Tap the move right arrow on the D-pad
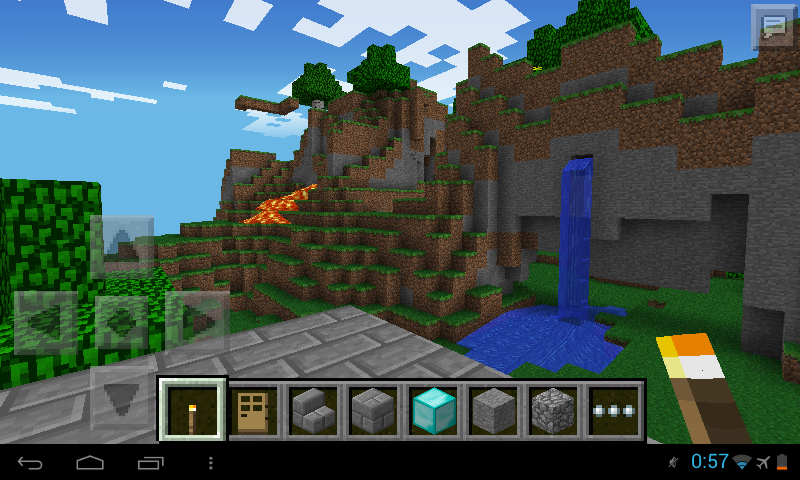 coord(198,322)
